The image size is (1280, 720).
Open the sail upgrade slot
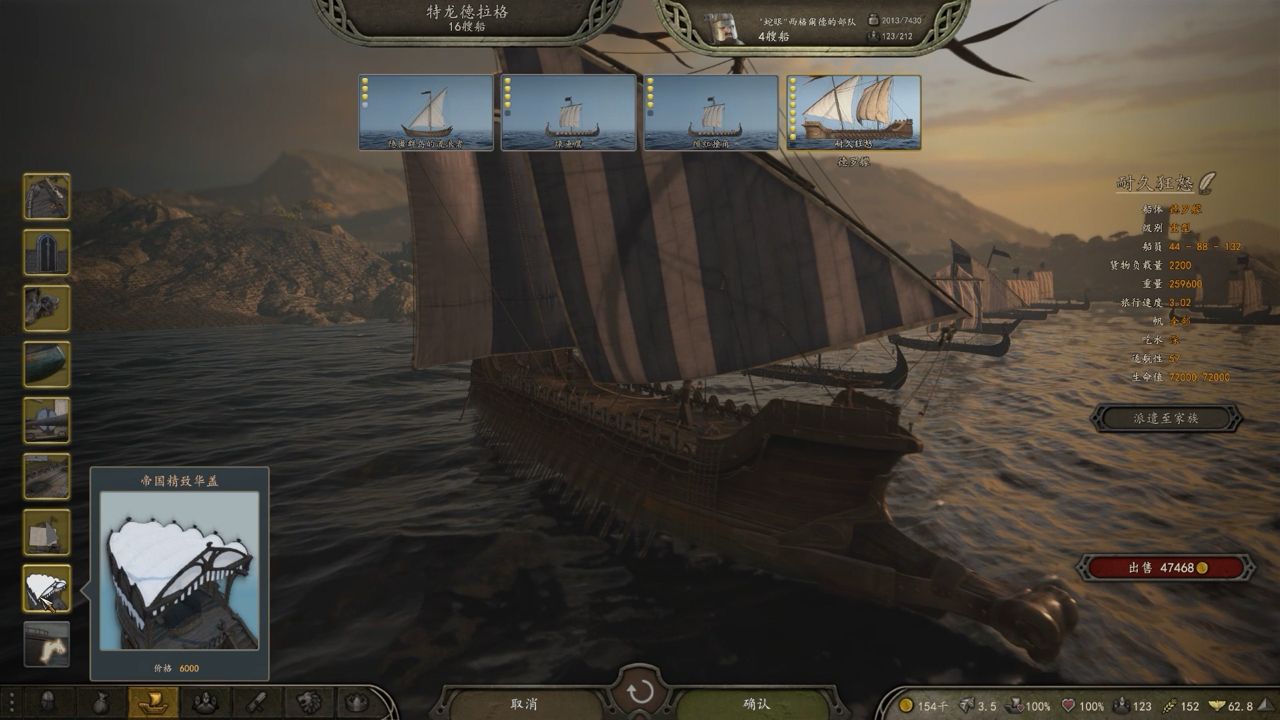pos(47,532)
